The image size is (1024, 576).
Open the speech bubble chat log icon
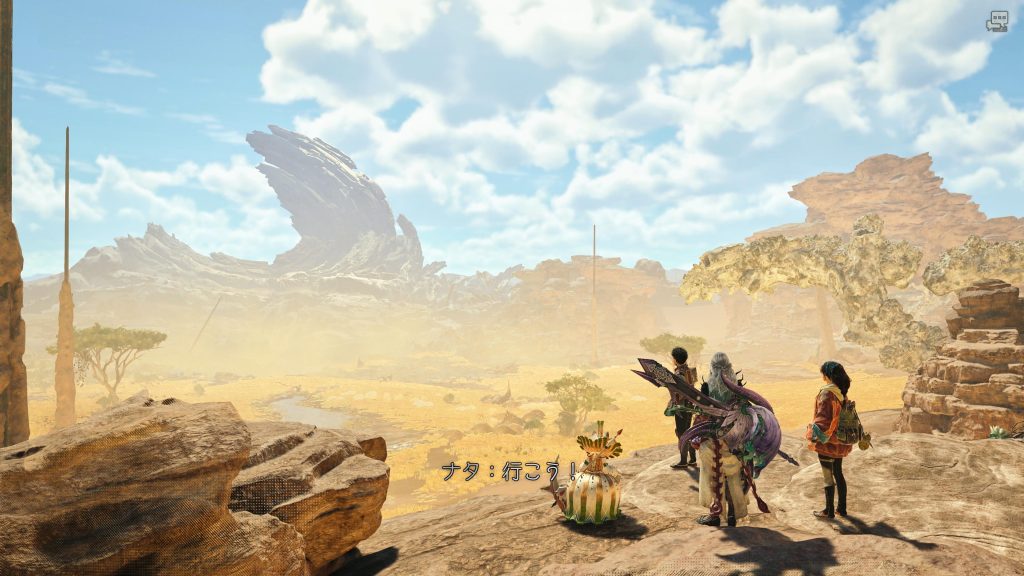[997, 21]
